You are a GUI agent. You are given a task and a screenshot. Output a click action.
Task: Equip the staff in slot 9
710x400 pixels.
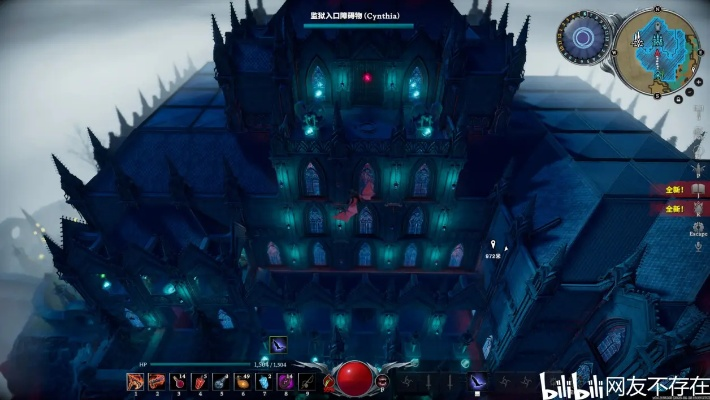pos(306,381)
